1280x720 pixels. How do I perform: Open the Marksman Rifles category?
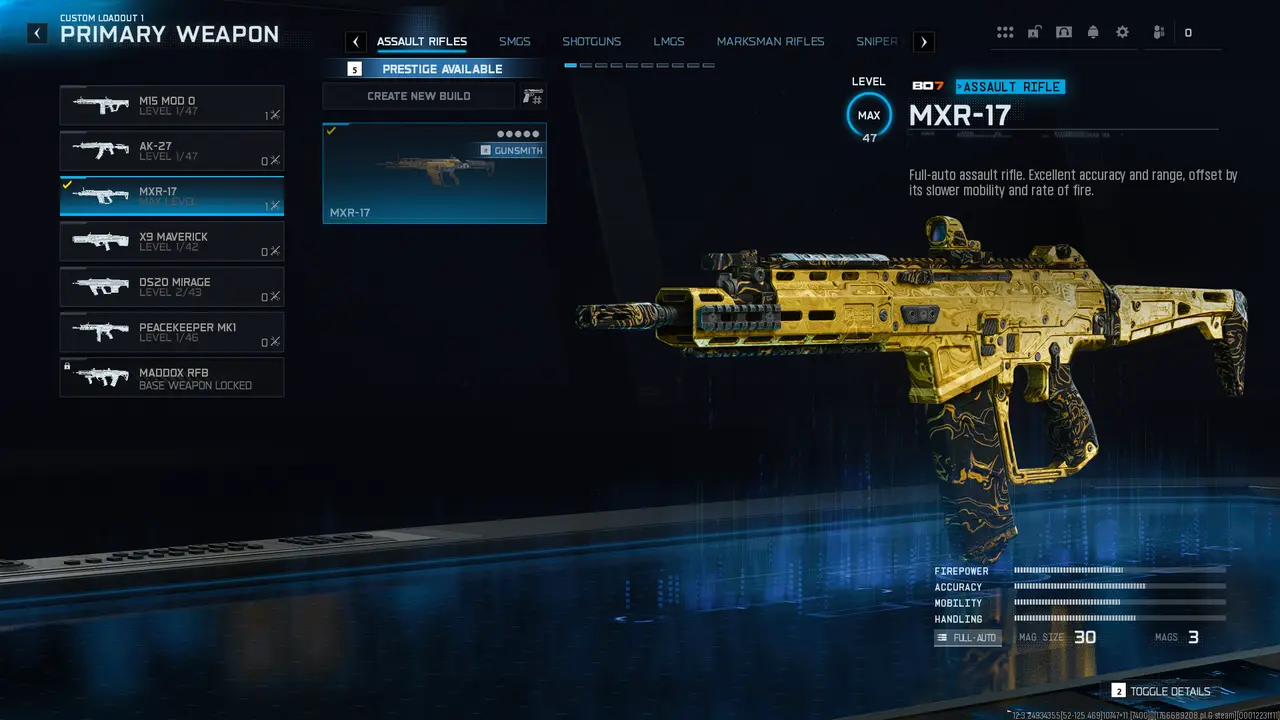770,41
